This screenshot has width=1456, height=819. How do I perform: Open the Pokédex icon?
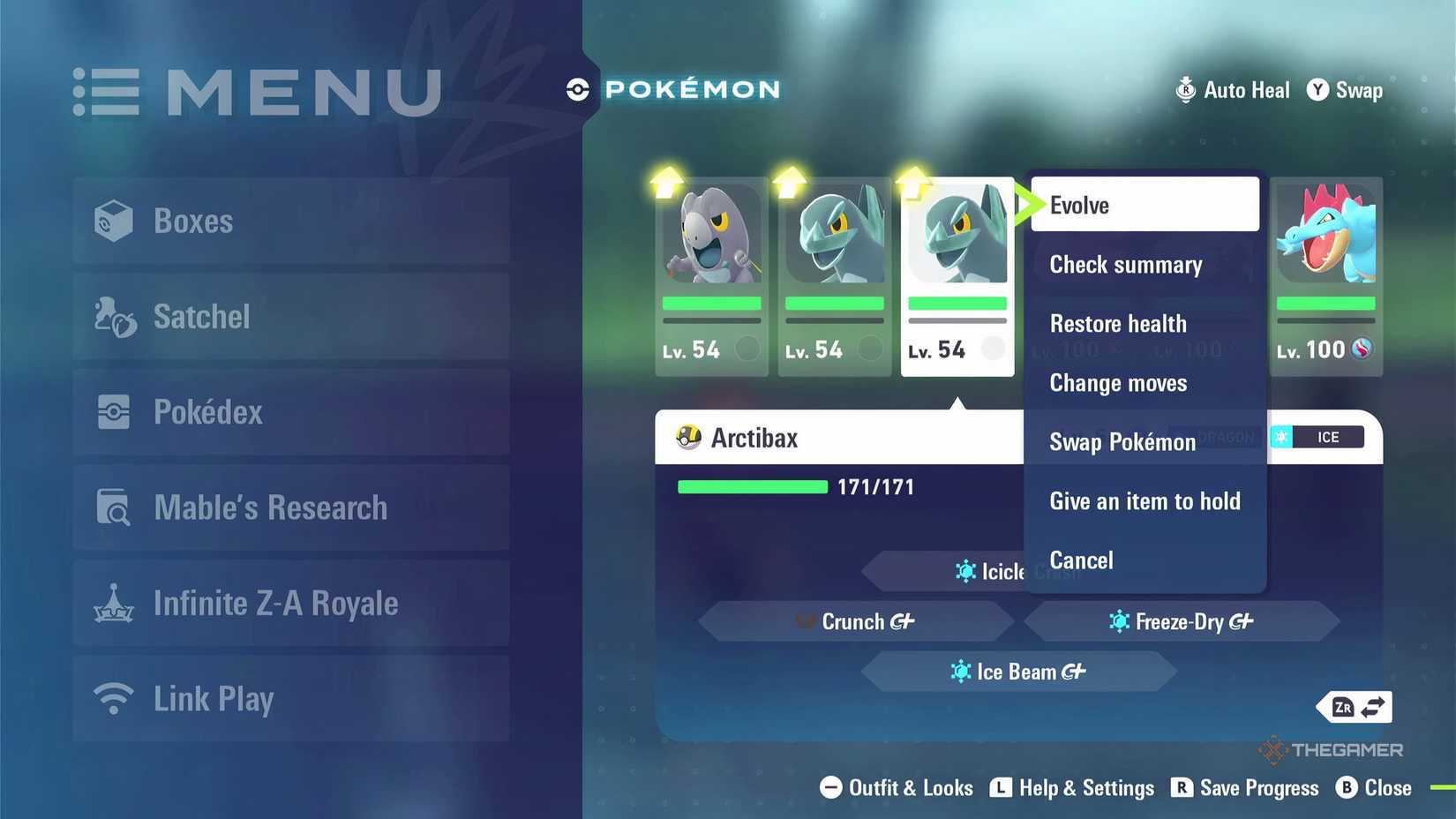pyautogui.click(x=115, y=411)
